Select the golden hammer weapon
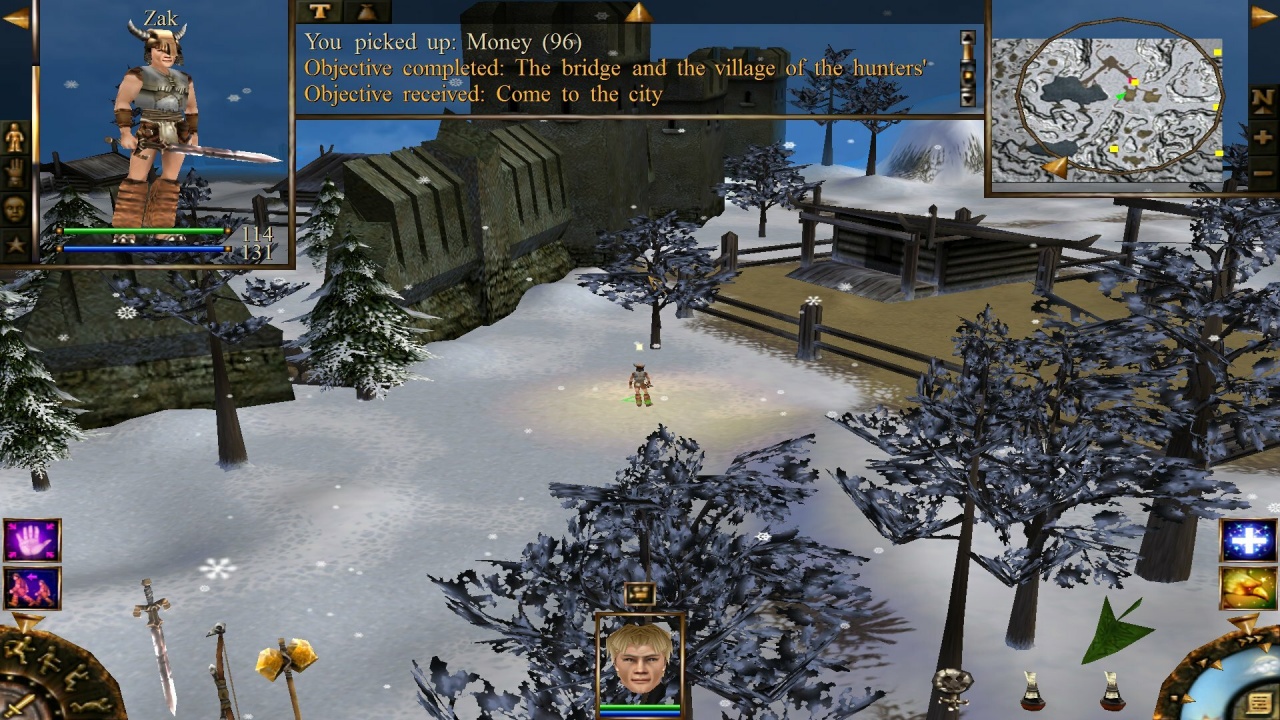The image size is (1280, 720). (286, 662)
